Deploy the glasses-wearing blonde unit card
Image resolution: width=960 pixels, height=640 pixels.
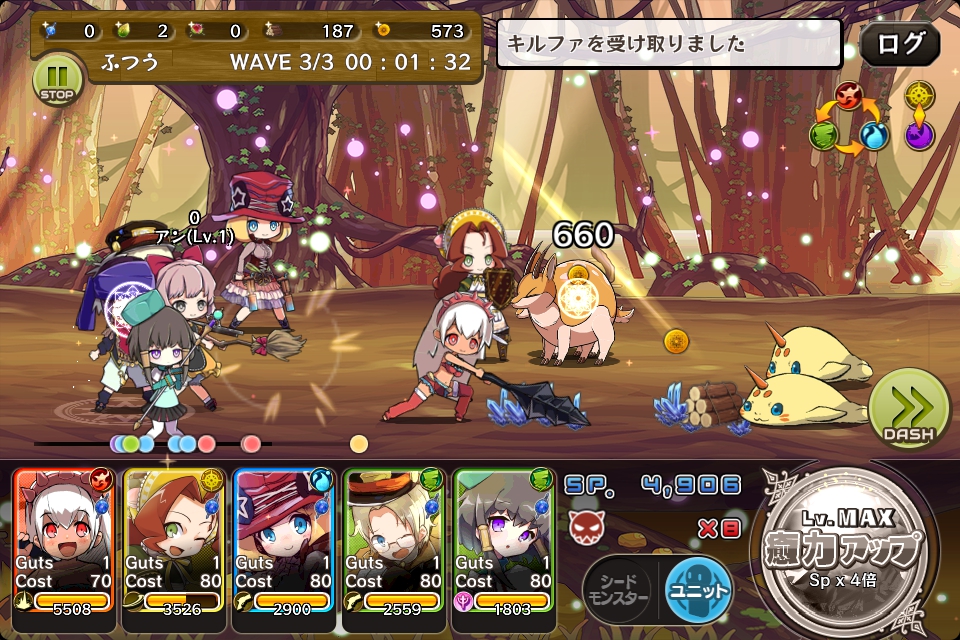(394, 540)
